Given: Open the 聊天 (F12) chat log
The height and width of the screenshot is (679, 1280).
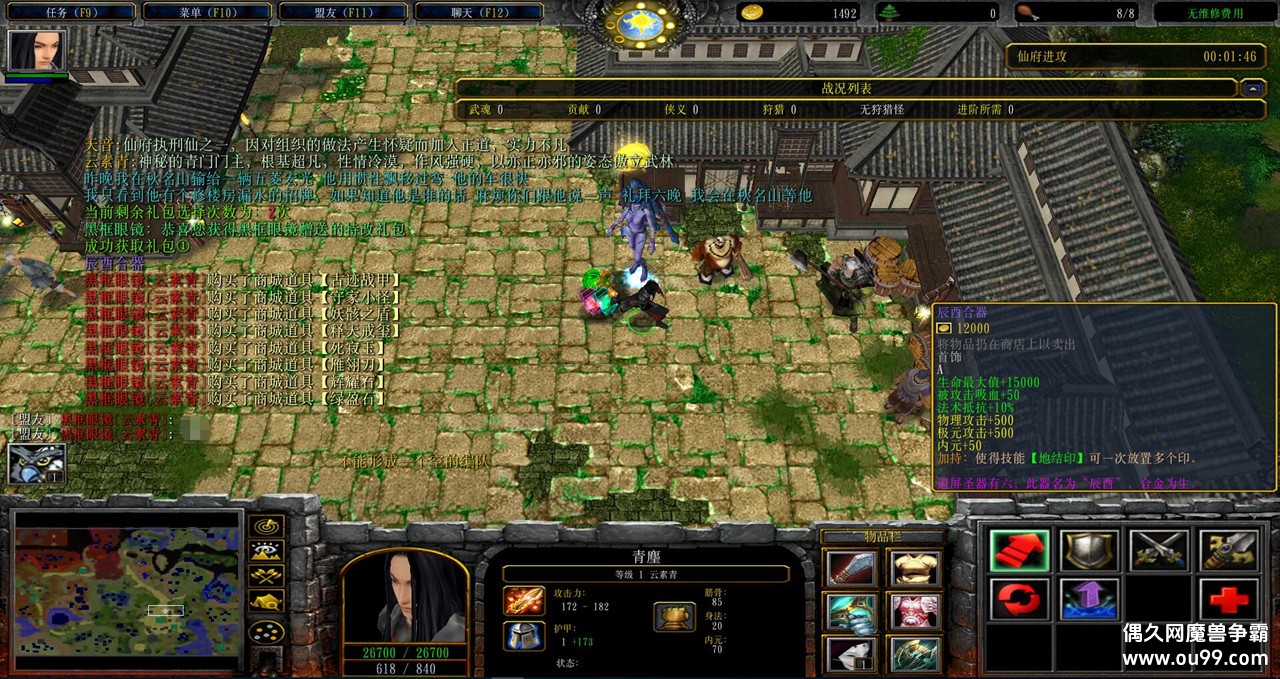Looking at the screenshot, I should (x=476, y=13).
